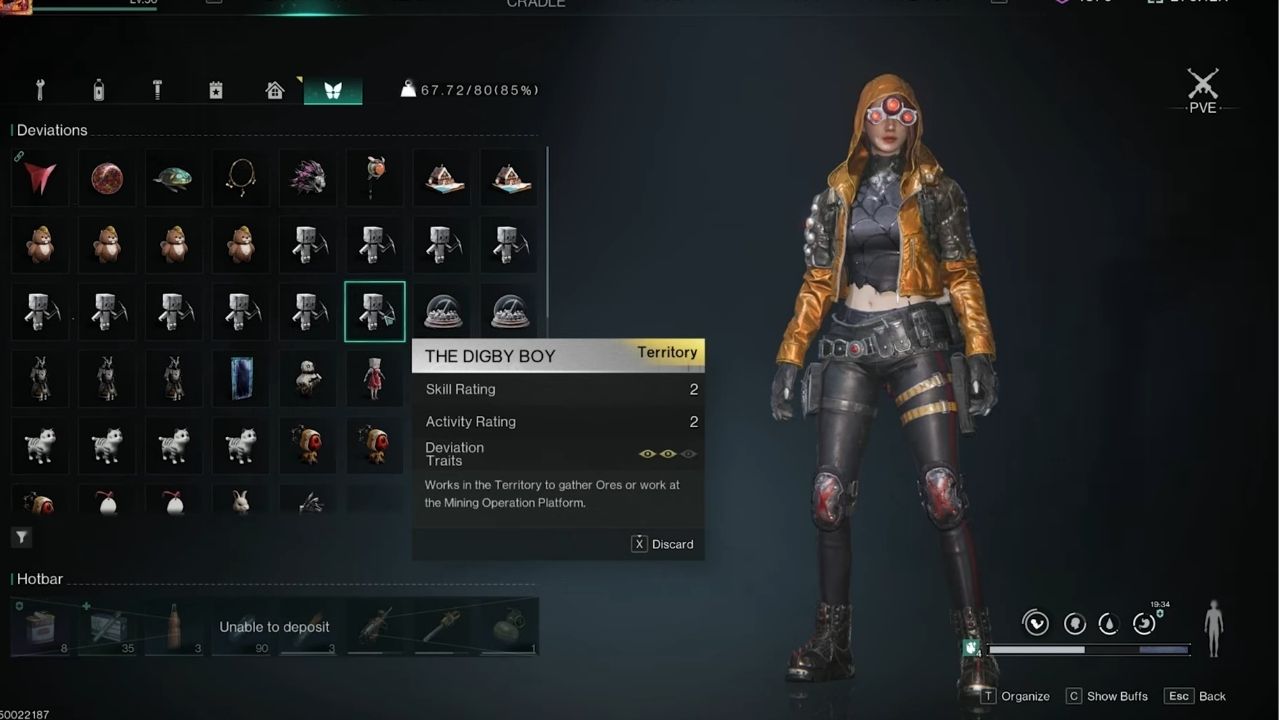The image size is (1280, 720).
Task: Open the wrench tools tab
Action: point(40,88)
